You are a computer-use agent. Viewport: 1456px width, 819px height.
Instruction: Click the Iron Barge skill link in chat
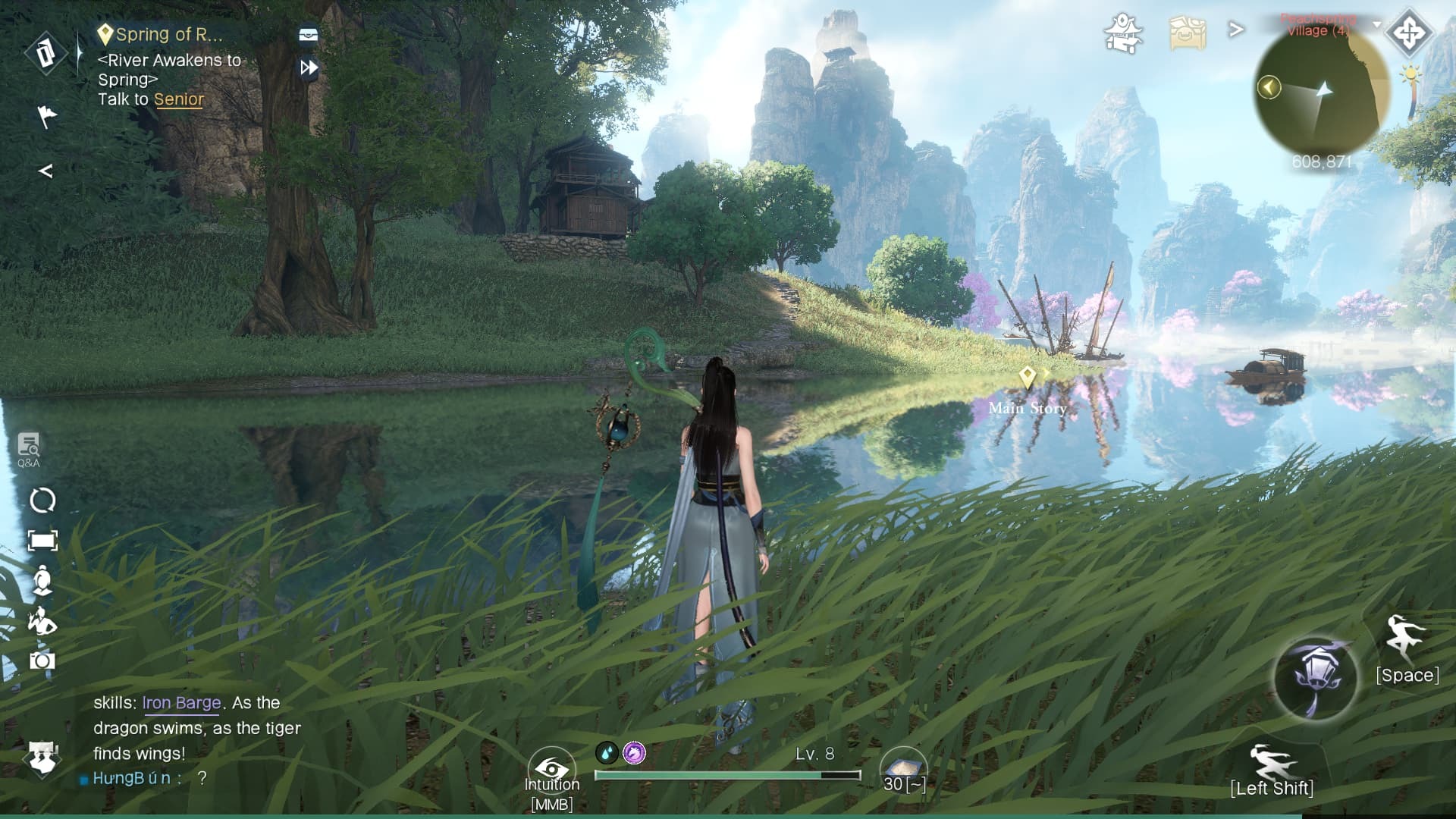pyautogui.click(x=181, y=703)
